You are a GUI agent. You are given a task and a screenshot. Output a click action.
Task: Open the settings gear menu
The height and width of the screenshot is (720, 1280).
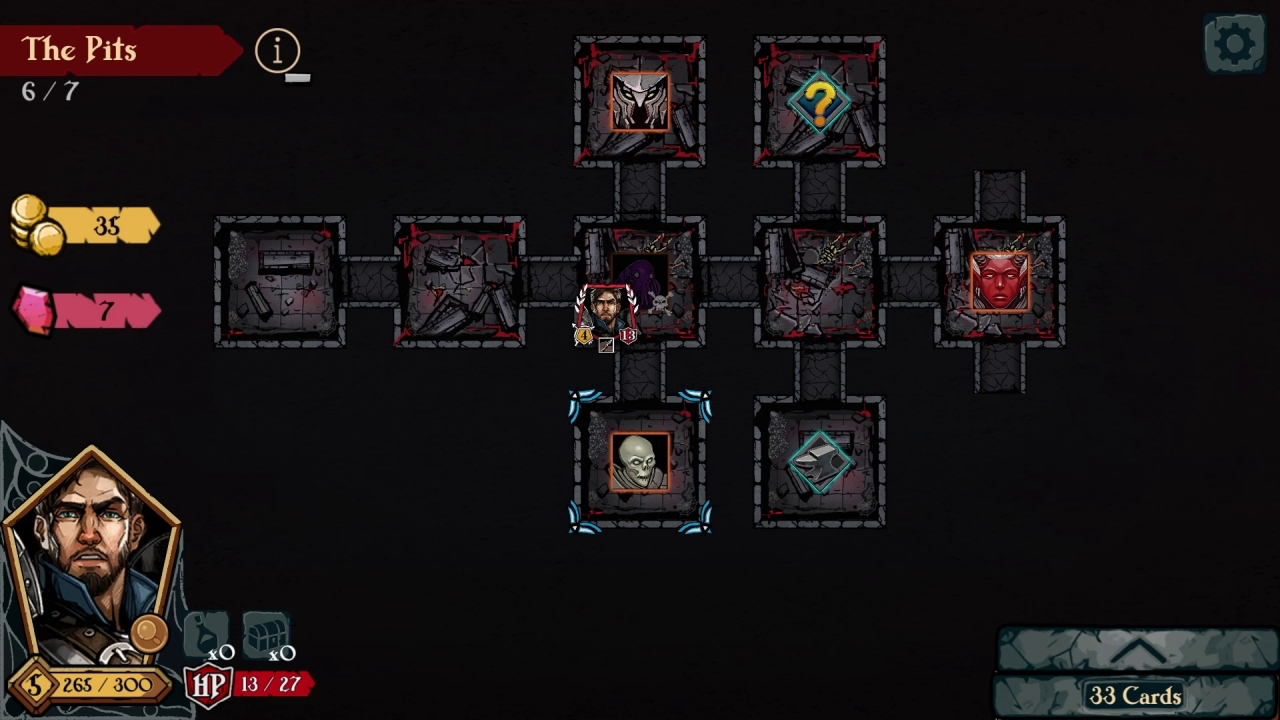[x=1234, y=44]
